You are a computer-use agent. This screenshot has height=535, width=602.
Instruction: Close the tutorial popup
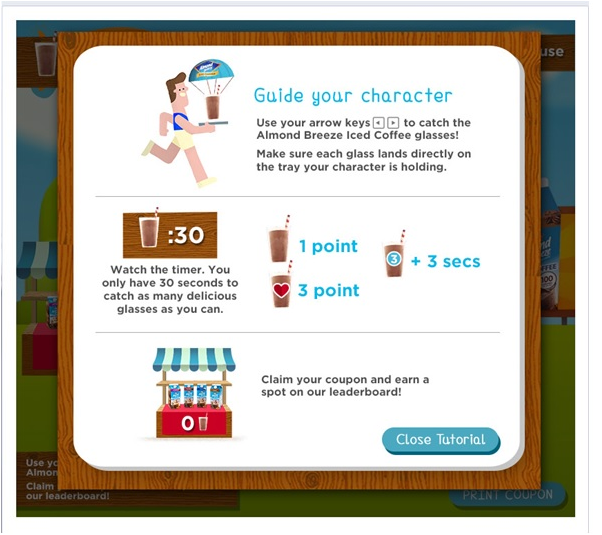[x=440, y=440]
